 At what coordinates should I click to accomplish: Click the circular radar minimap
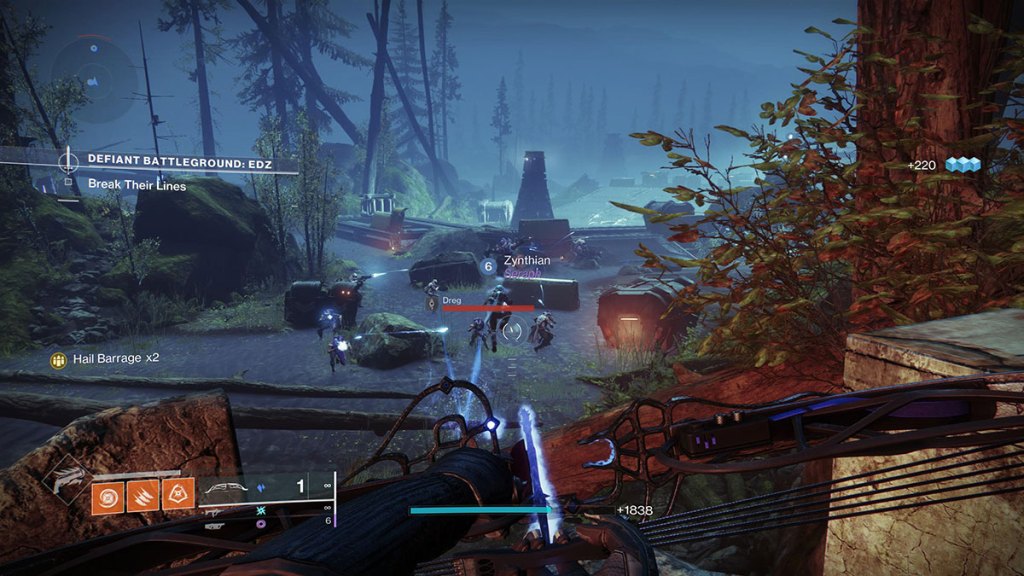[x=92, y=74]
